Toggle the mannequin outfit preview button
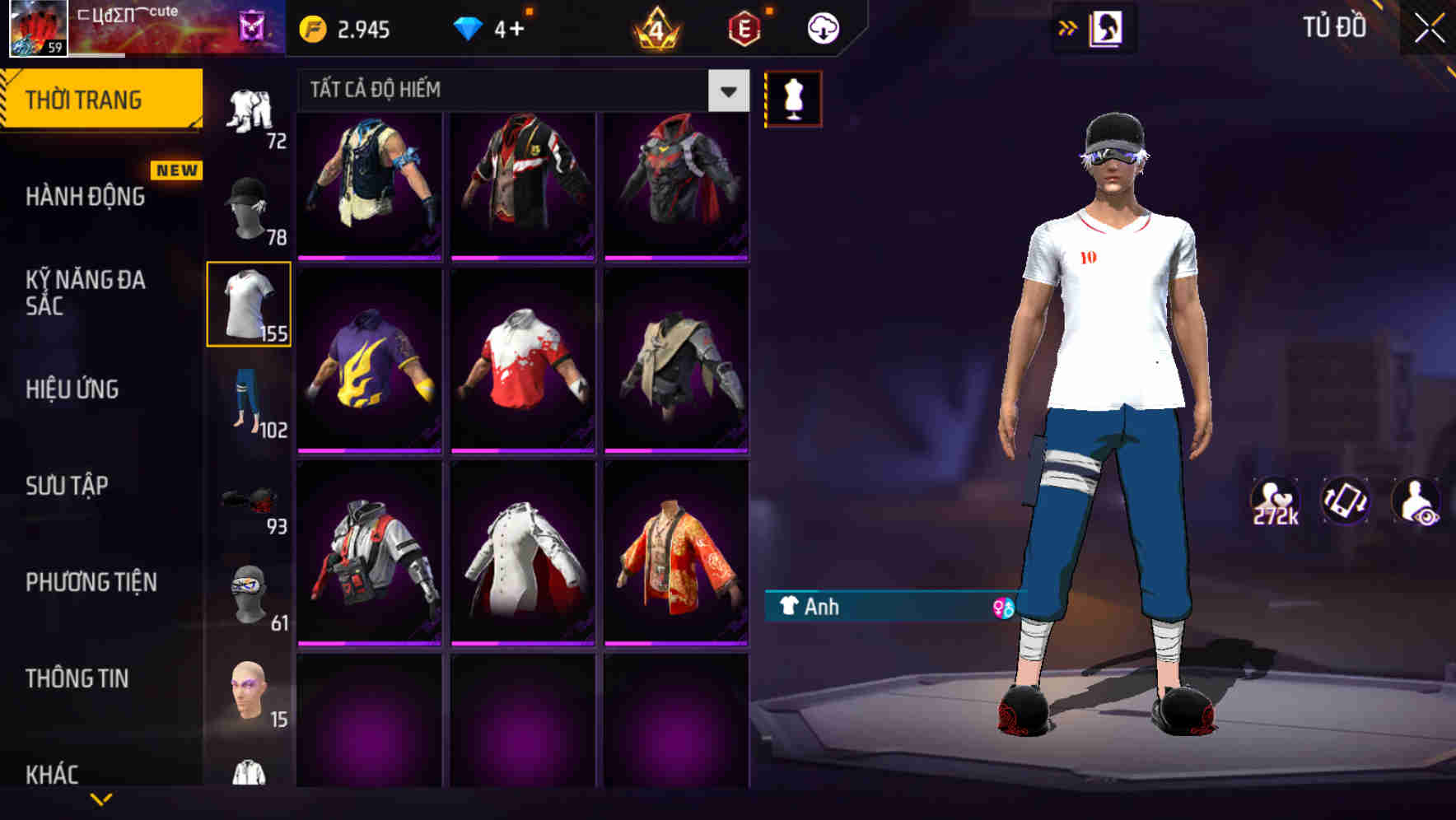Viewport: 1456px width, 820px height. (793, 96)
